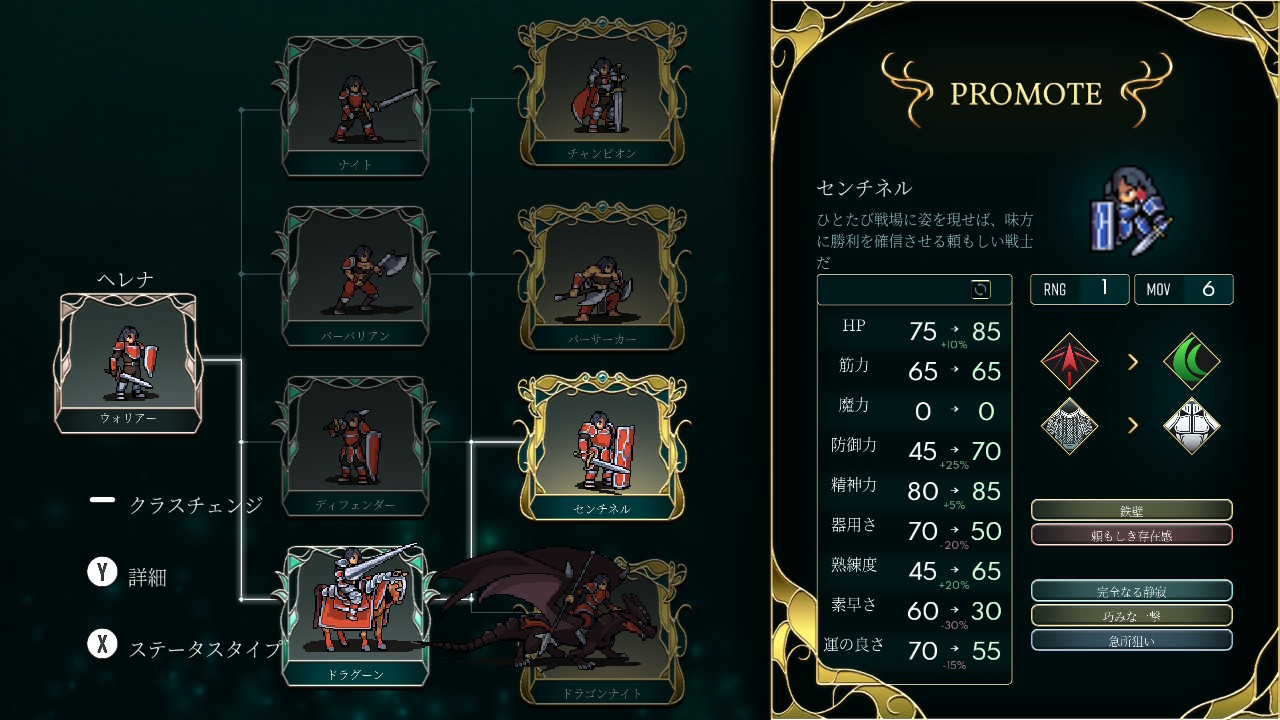Viewport: 1280px width, 720px height.
Task: Select the ドラグーン mounted class tile
Action: click(356, 614)
